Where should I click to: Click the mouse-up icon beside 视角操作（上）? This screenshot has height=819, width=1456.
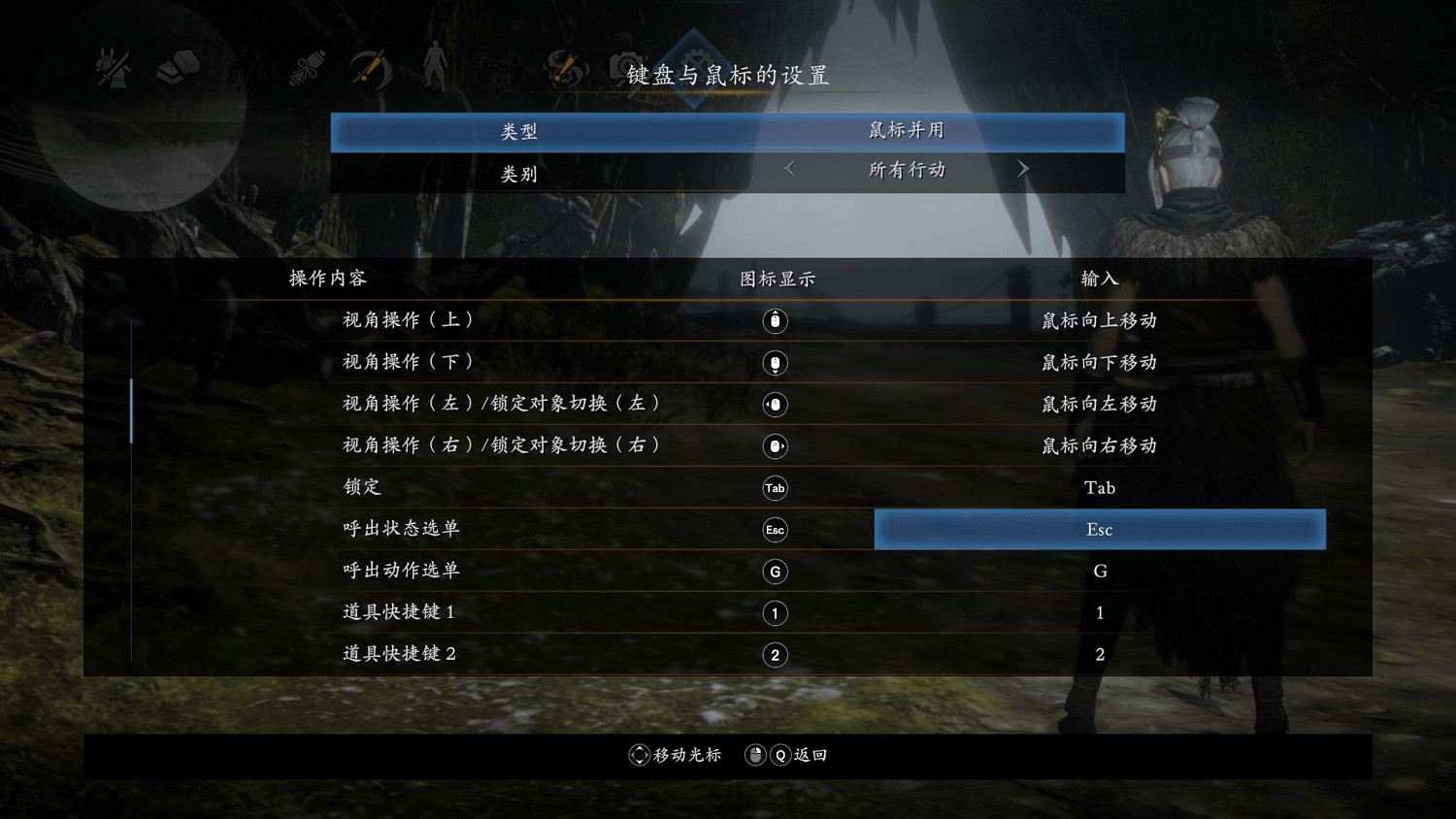coord(775,321)
